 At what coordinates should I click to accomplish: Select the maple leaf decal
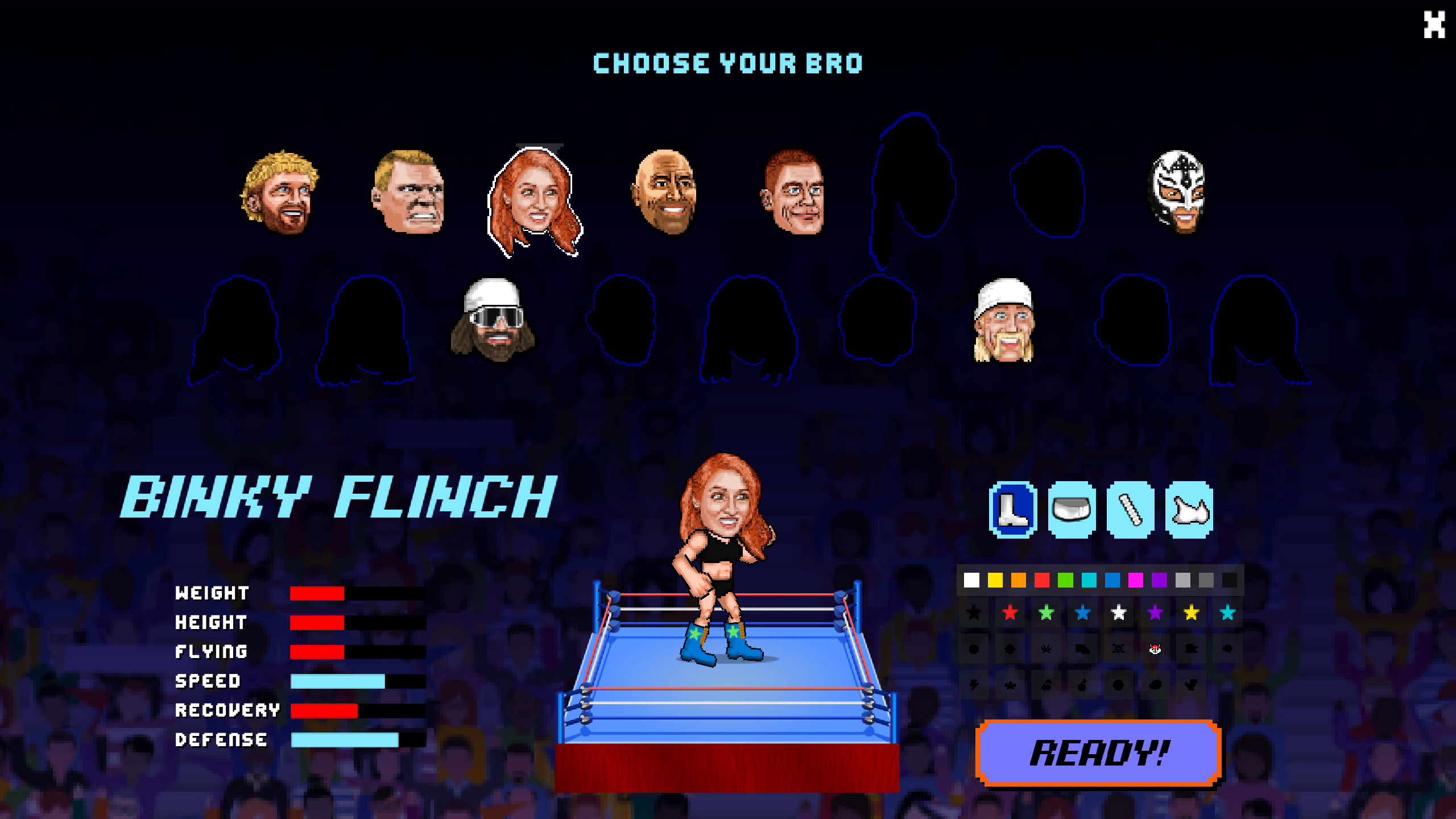pyautogui.click(x=1011, y=685)
